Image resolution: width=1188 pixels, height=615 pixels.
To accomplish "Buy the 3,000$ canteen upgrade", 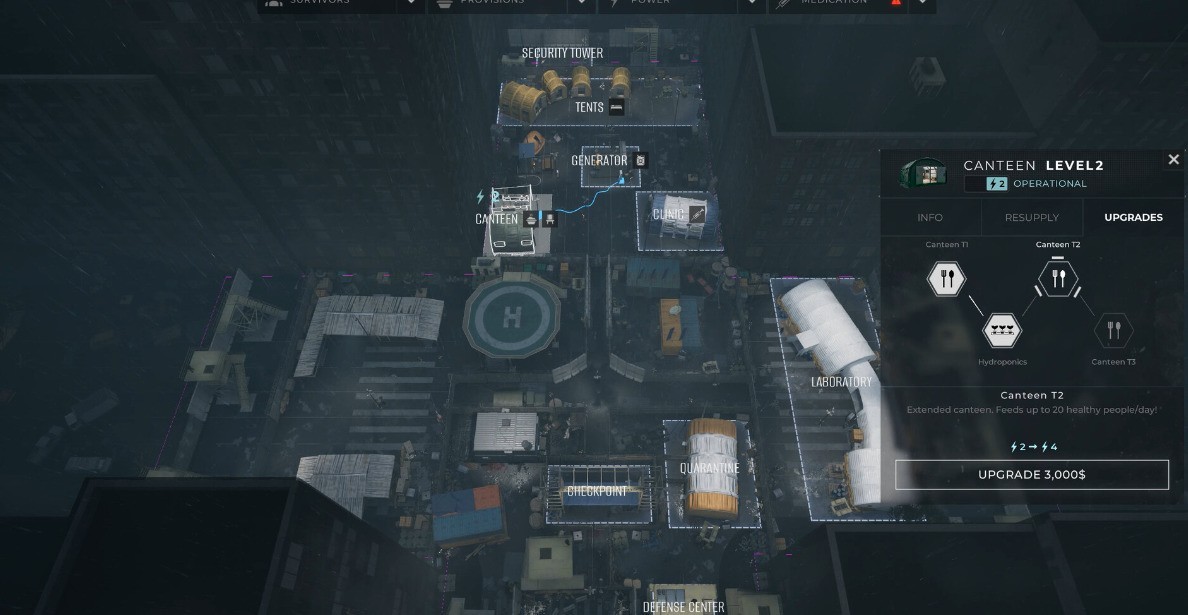I will [1031, 474].
